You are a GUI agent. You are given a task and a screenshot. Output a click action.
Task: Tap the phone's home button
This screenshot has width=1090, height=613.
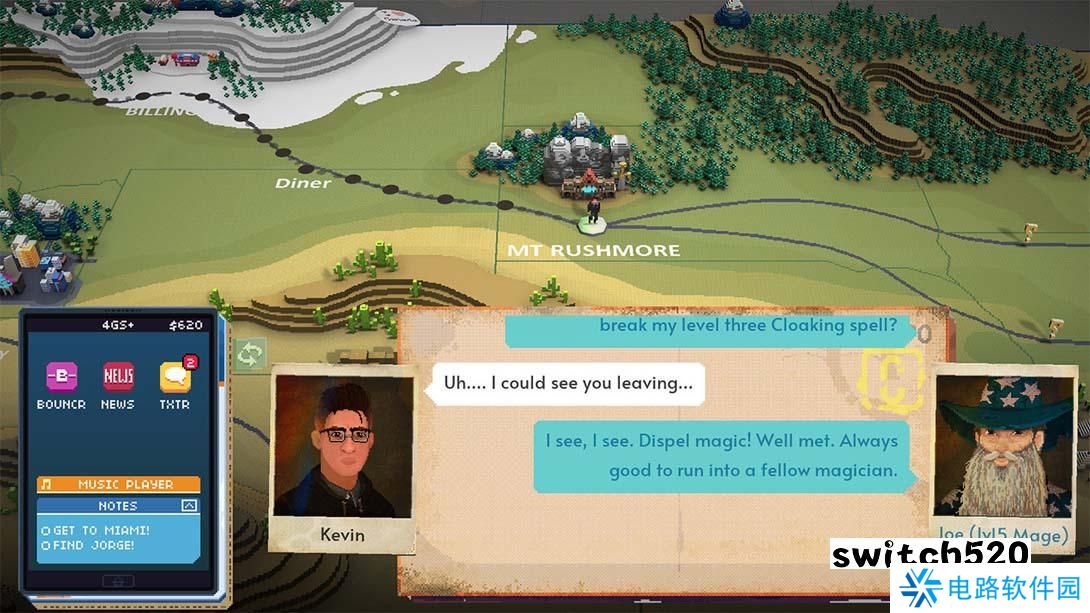(x=119, y=581)
